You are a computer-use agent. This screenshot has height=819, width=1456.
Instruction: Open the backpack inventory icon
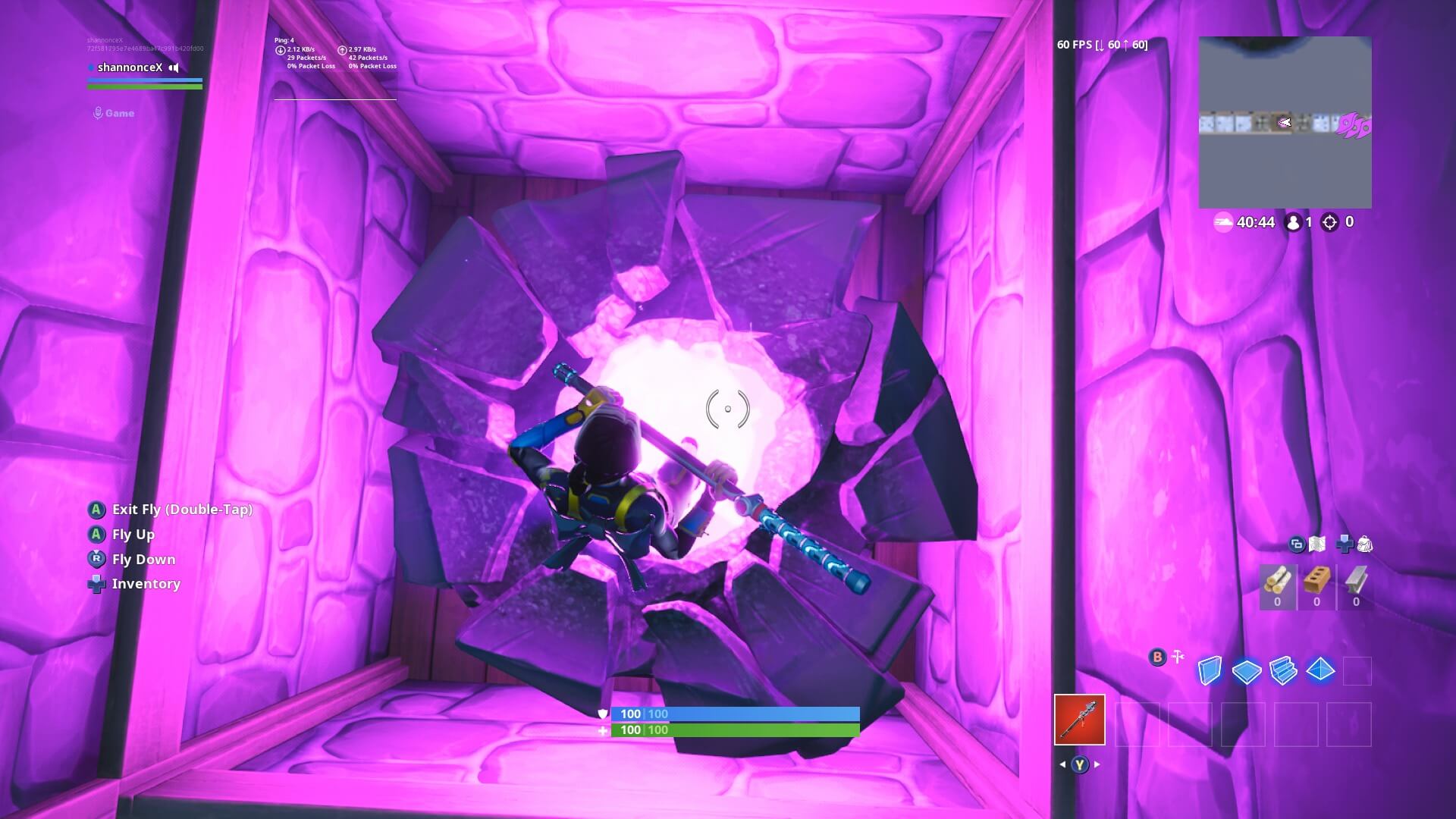click(1365, 544)
